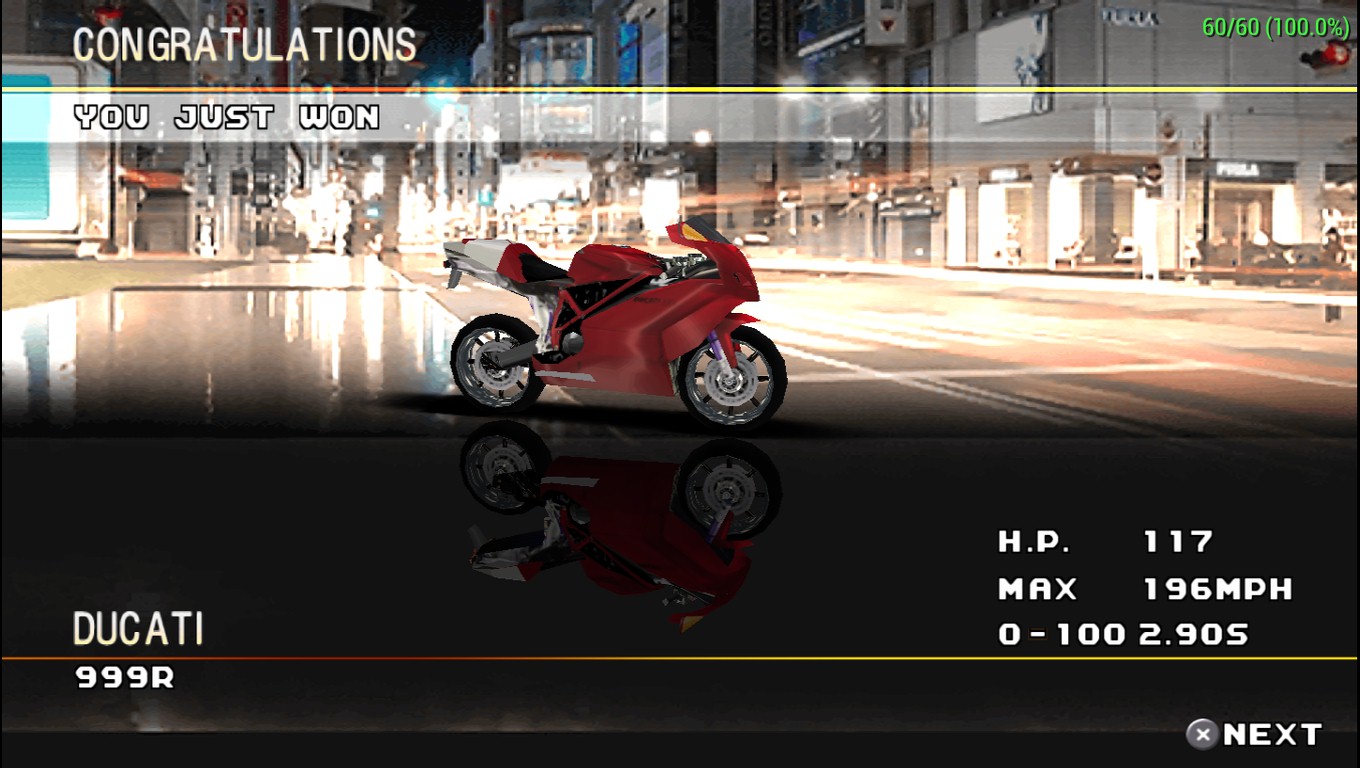Continue with the NEXT button
This screenshot has width=1360, height=768.
(1254, 735)
